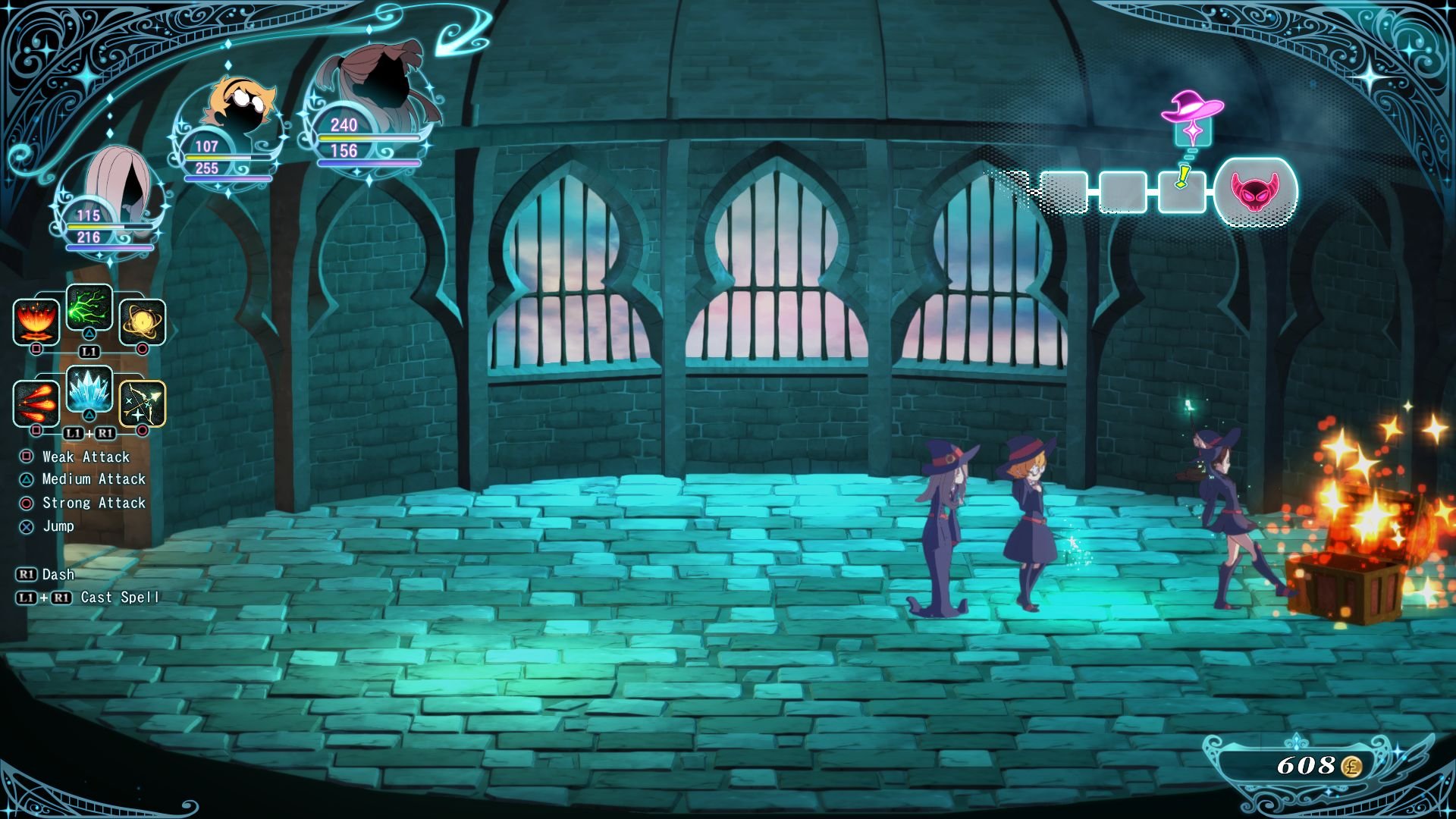The height and width of the screenshot is (819, 1456).
Task: Select the fire eruption spell icon
Action: coord(36,322)
